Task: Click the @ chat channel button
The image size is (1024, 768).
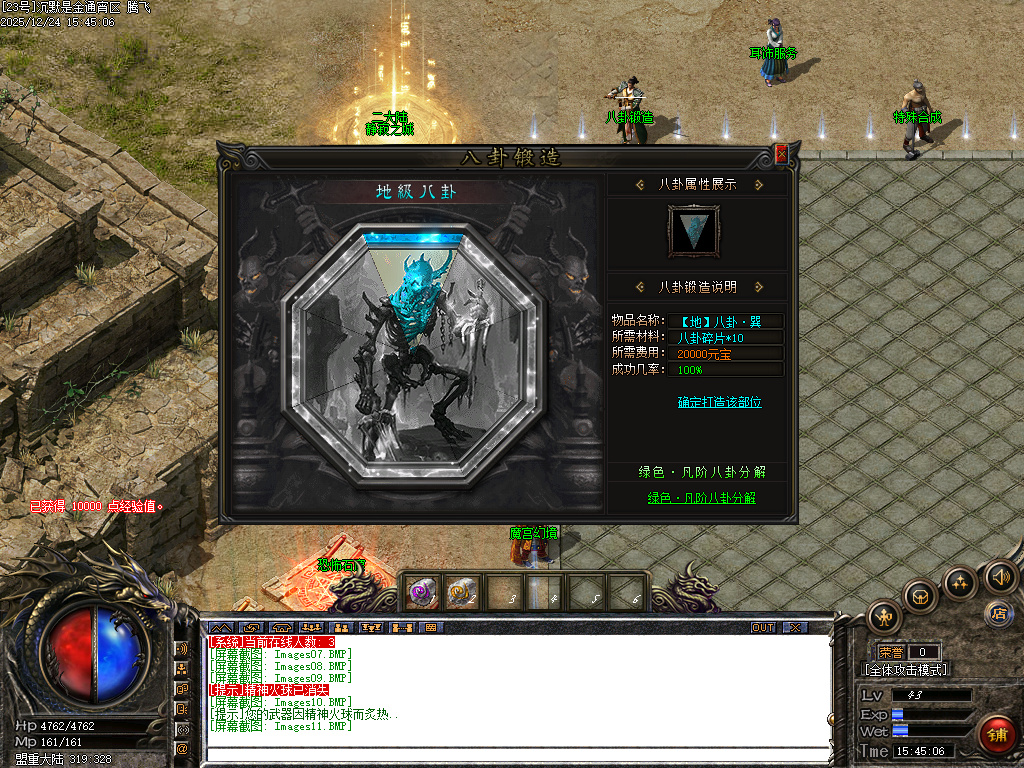Action: 183,747
